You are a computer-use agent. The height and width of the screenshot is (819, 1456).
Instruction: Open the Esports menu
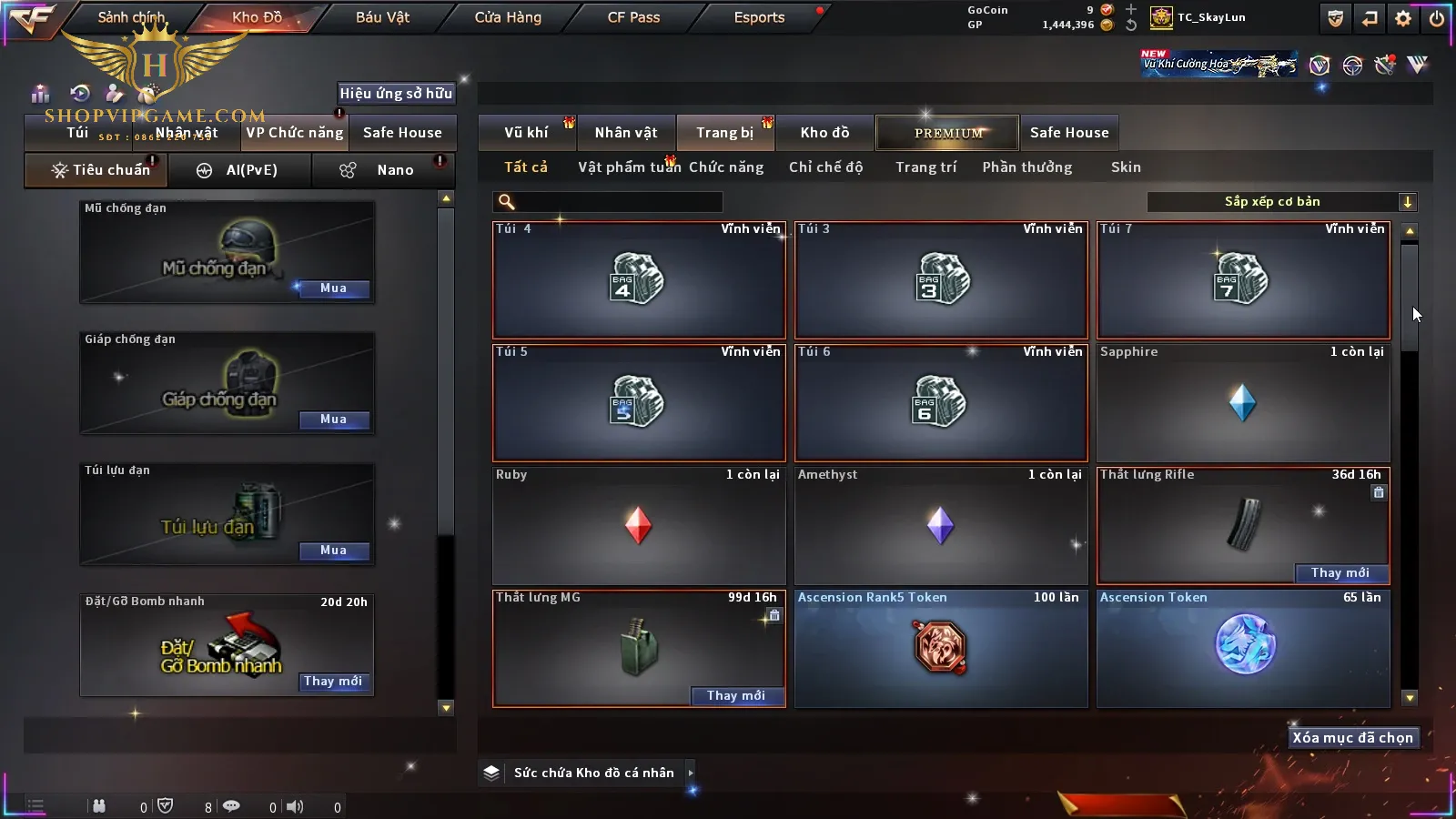click(x=759, y=17)
